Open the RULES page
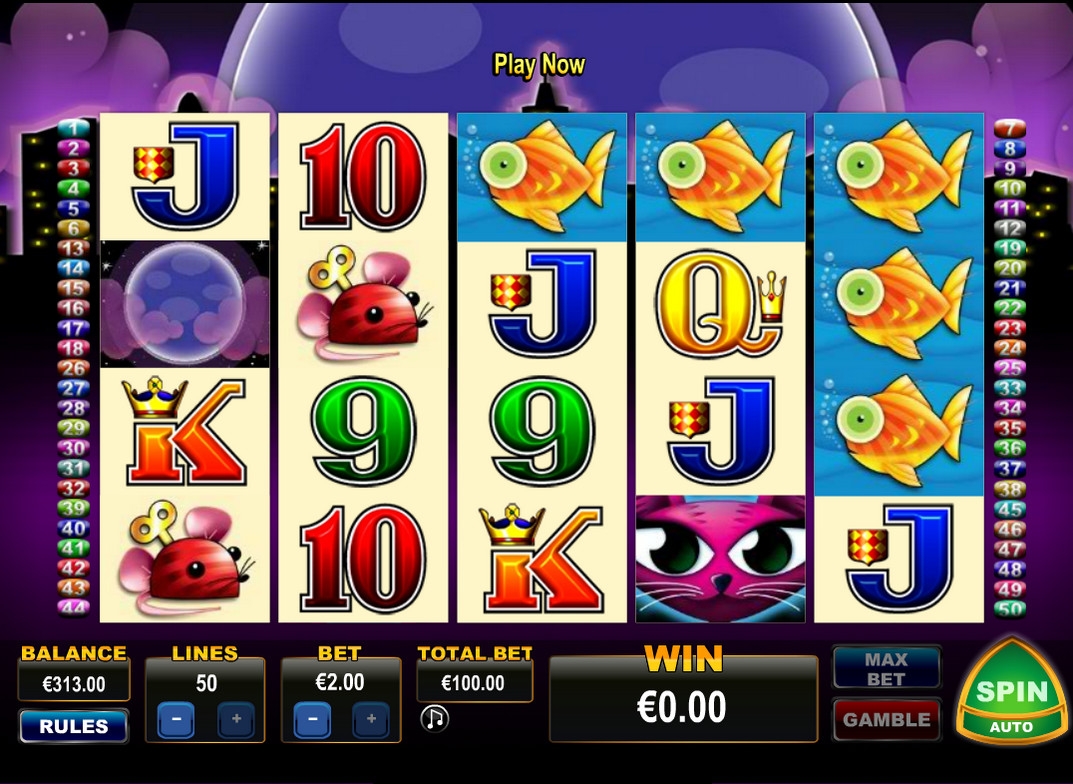Image resolution: width=1073 pixels, height=784 pixels. (73, 726)
